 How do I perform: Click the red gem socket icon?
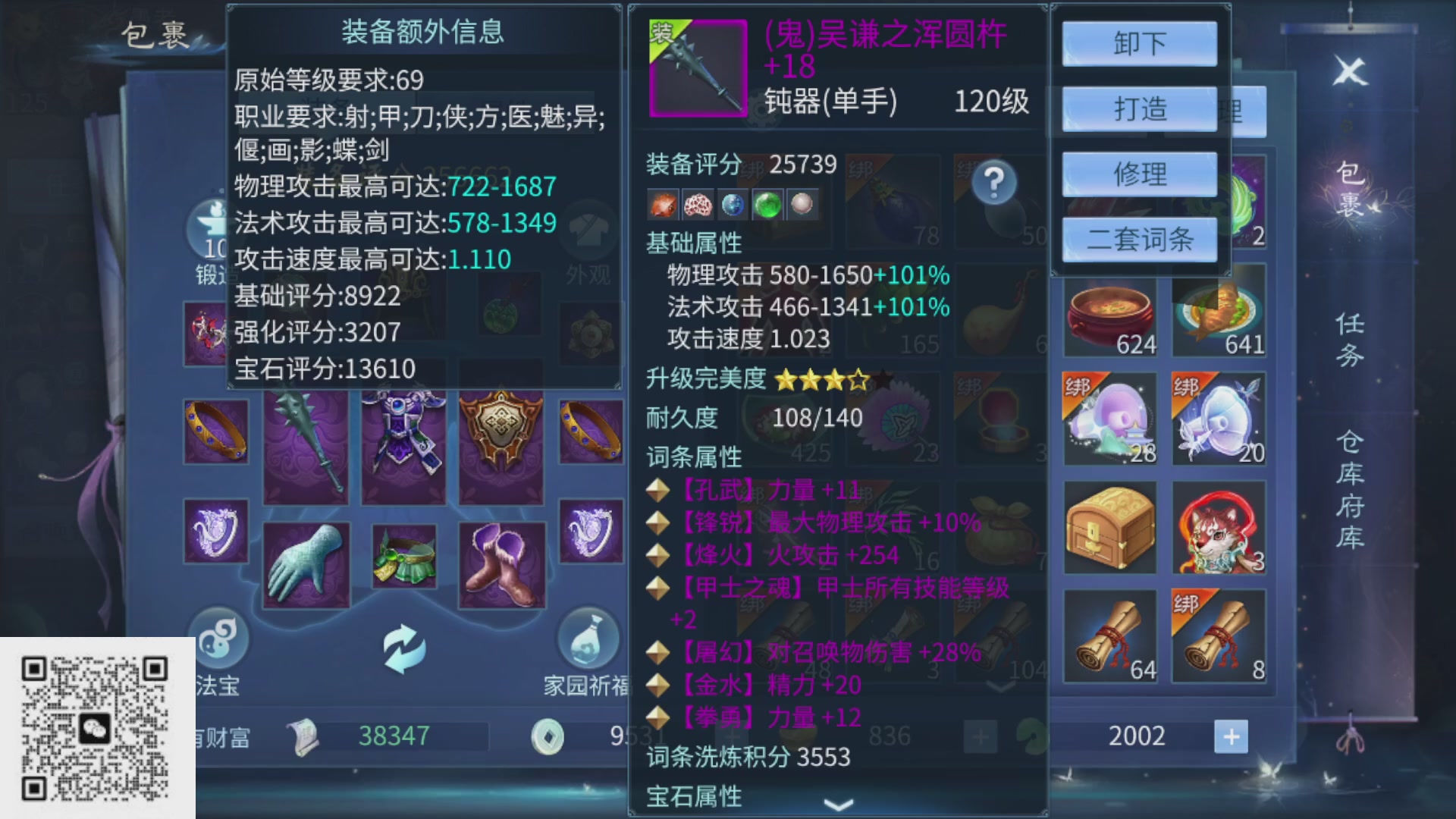click(664, 203)
